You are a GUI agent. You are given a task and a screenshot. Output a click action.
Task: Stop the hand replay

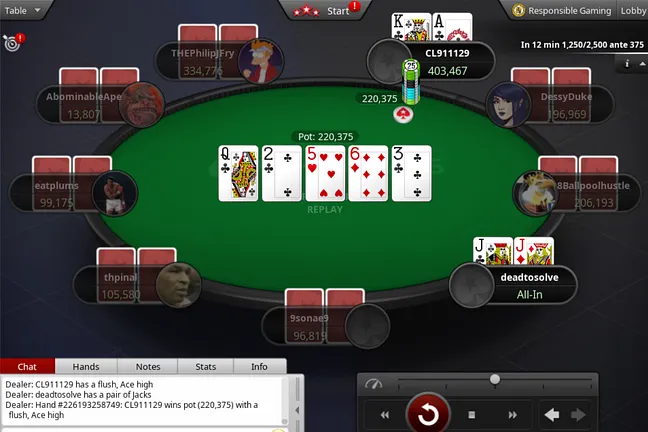(472, 414)
